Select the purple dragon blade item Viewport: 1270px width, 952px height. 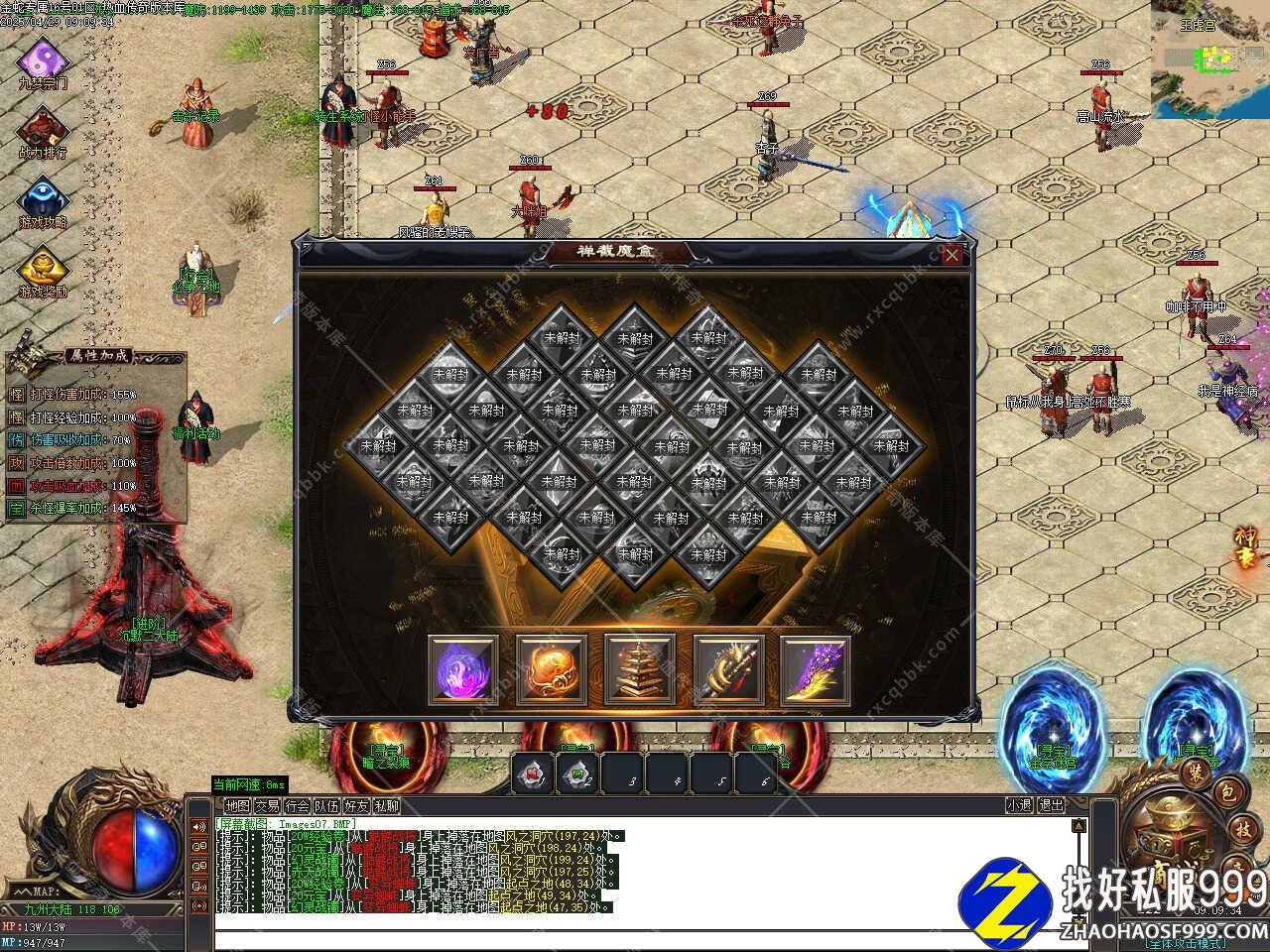(816, 669)
